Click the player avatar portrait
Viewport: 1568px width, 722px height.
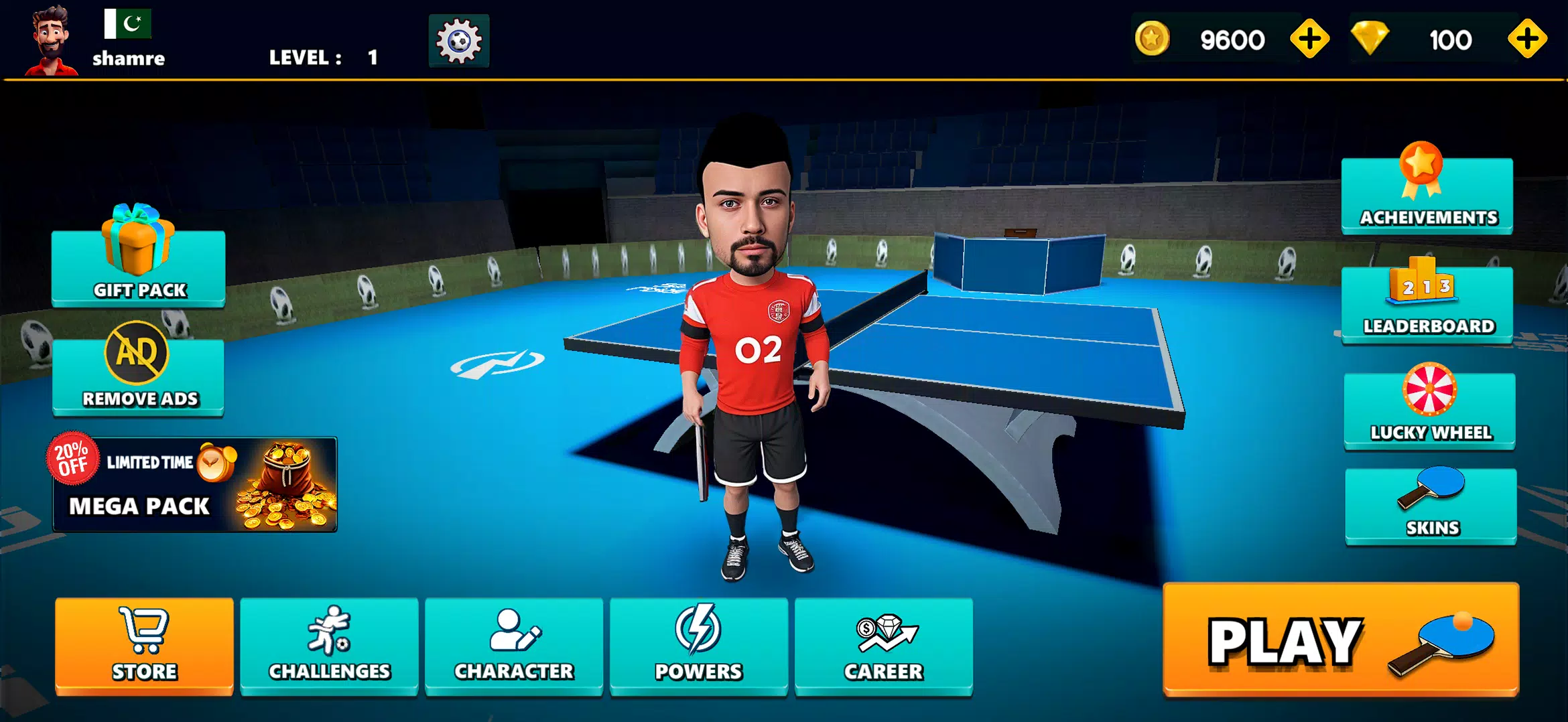52,39
